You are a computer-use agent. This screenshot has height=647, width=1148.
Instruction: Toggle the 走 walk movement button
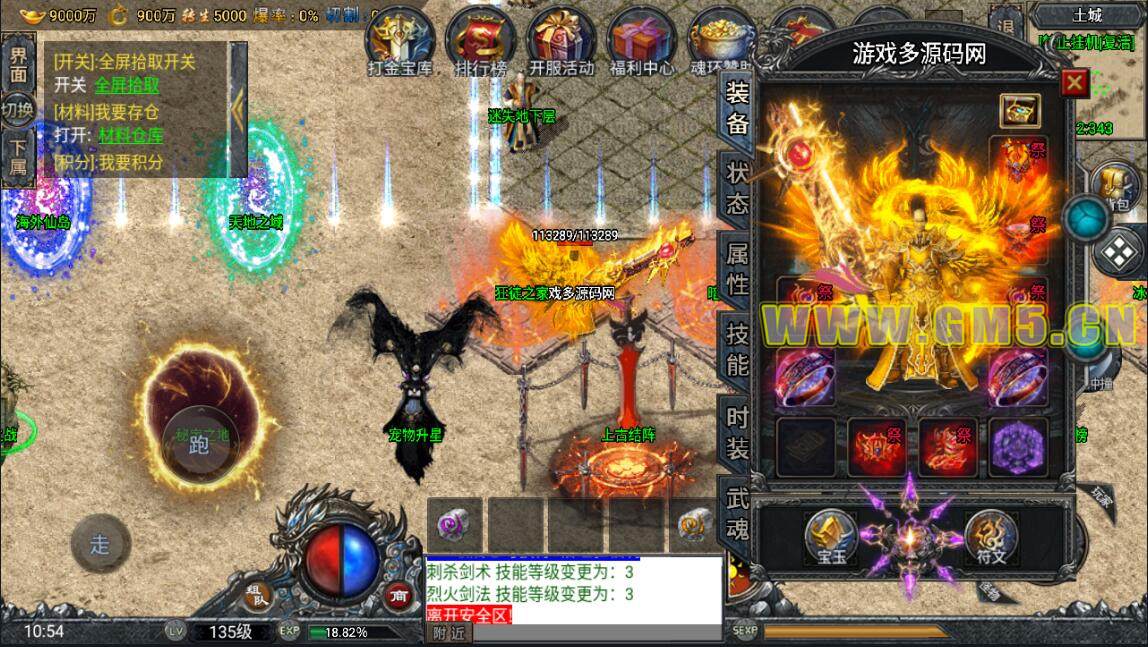[100, 544]
